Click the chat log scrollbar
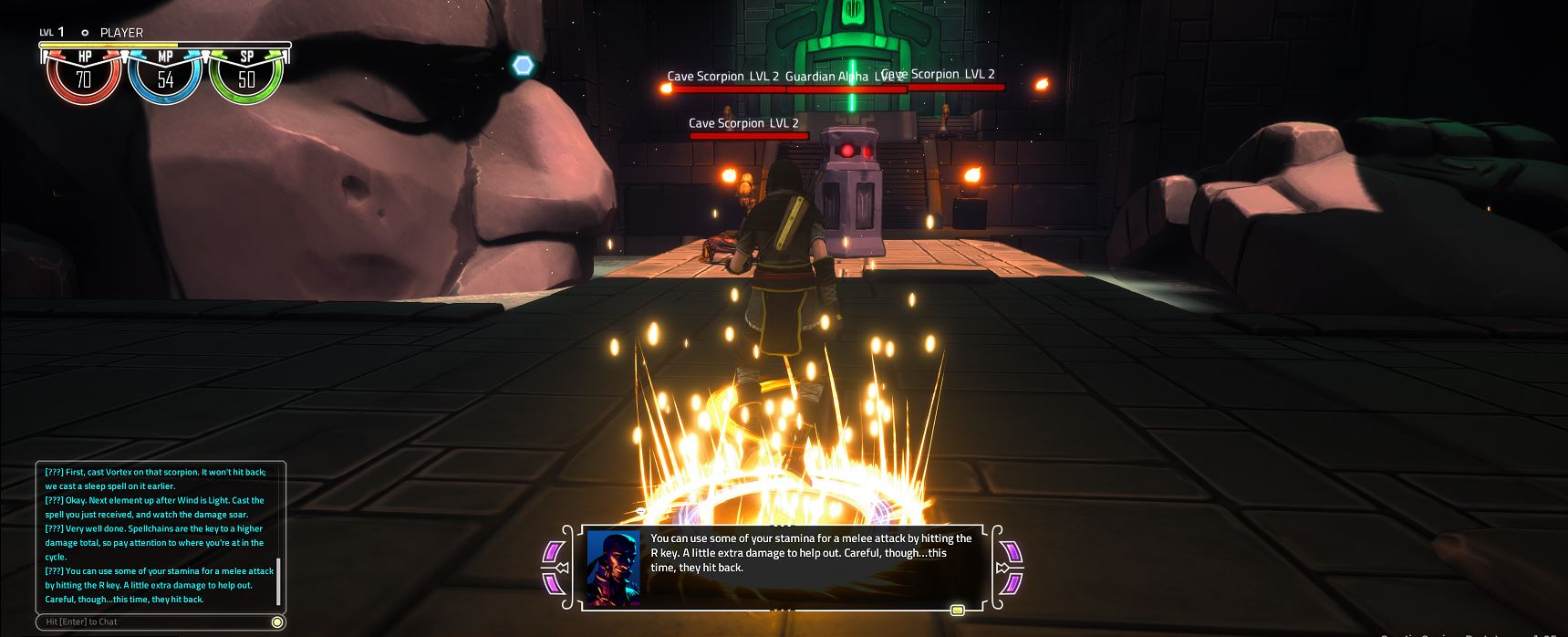The image size is (1568, 637). click(x=277, y=581)
